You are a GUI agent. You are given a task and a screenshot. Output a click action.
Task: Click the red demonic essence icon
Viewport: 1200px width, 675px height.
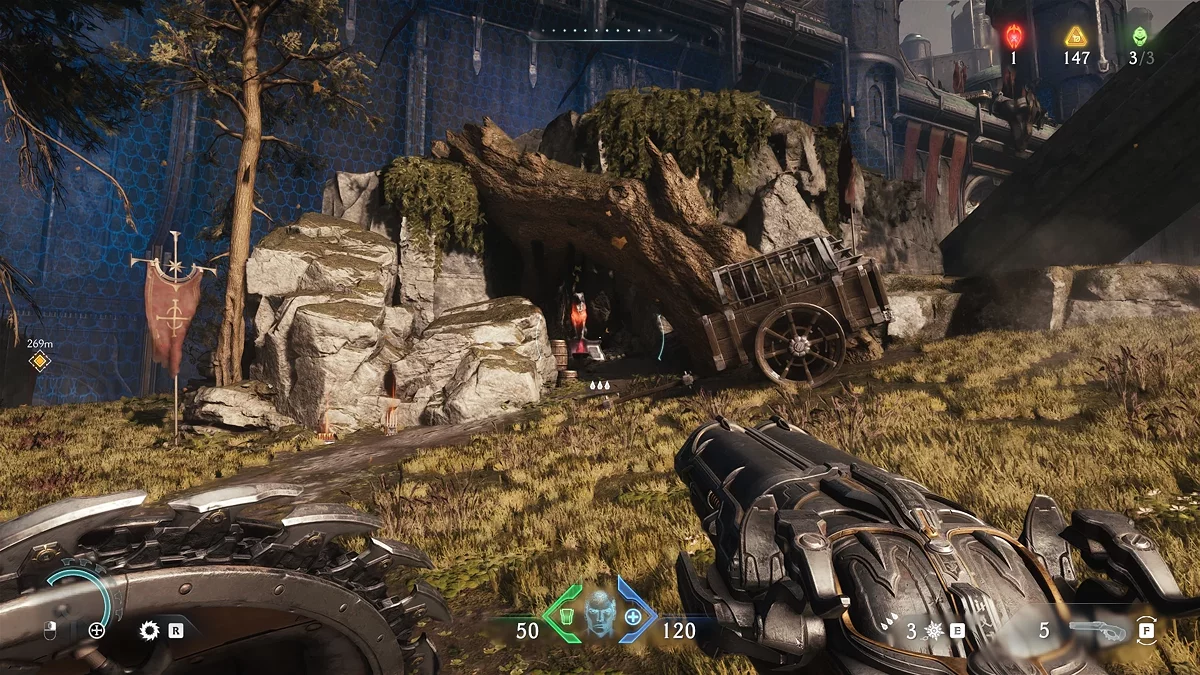pos(1012,37)
